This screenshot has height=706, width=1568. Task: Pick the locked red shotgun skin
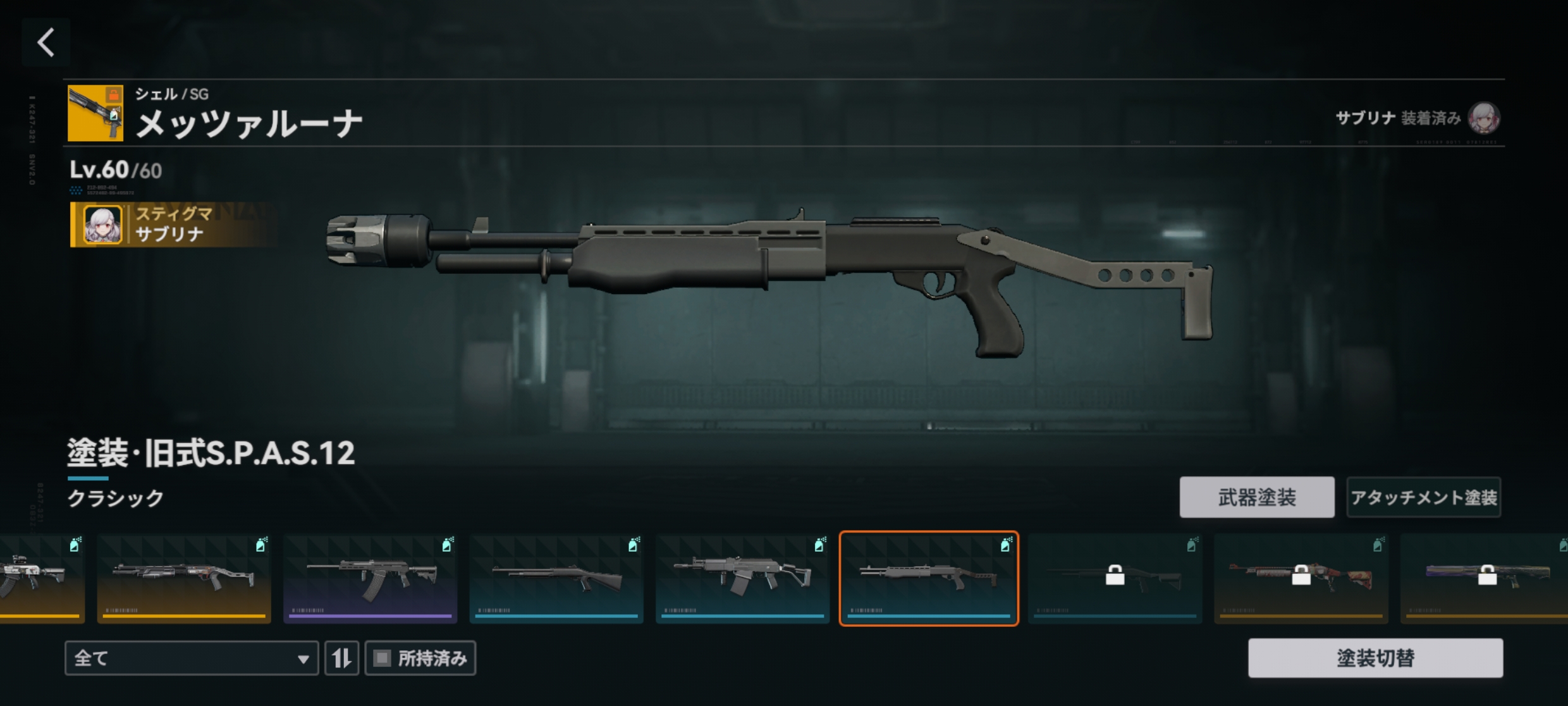(x=1301, y=578)
